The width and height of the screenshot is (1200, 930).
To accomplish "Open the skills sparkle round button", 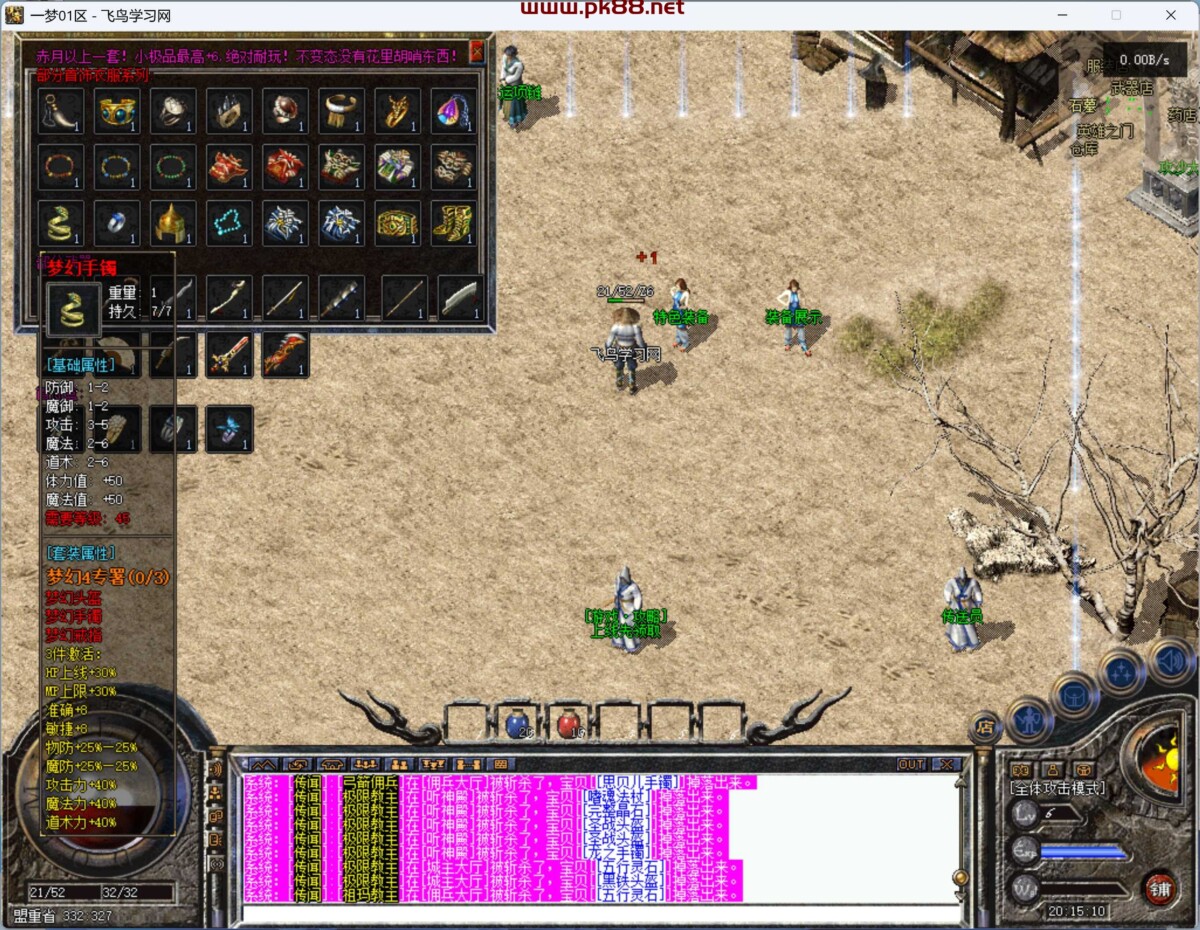I will pos(1121,672).
